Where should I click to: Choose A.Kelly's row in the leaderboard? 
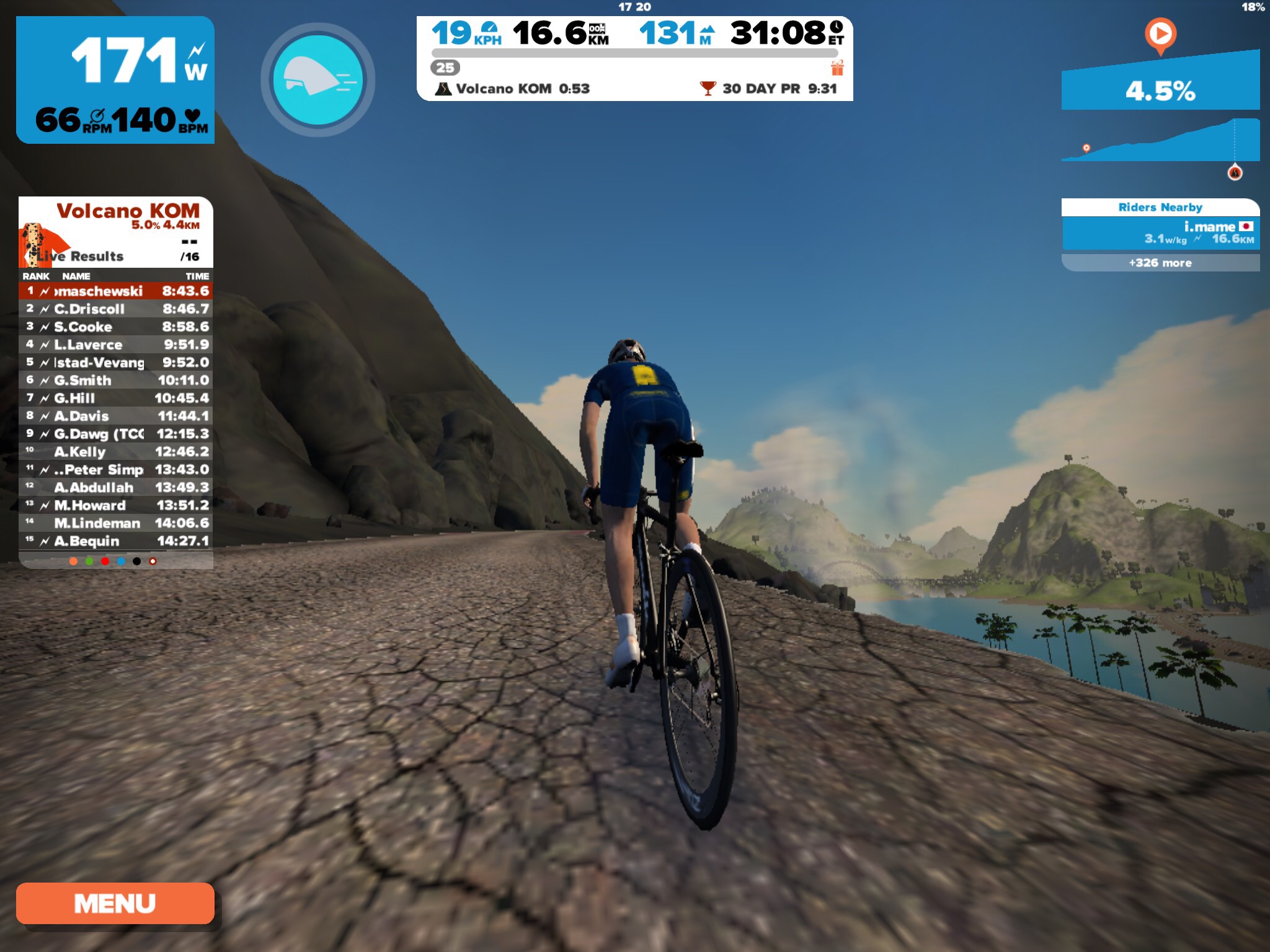(116, 452)
